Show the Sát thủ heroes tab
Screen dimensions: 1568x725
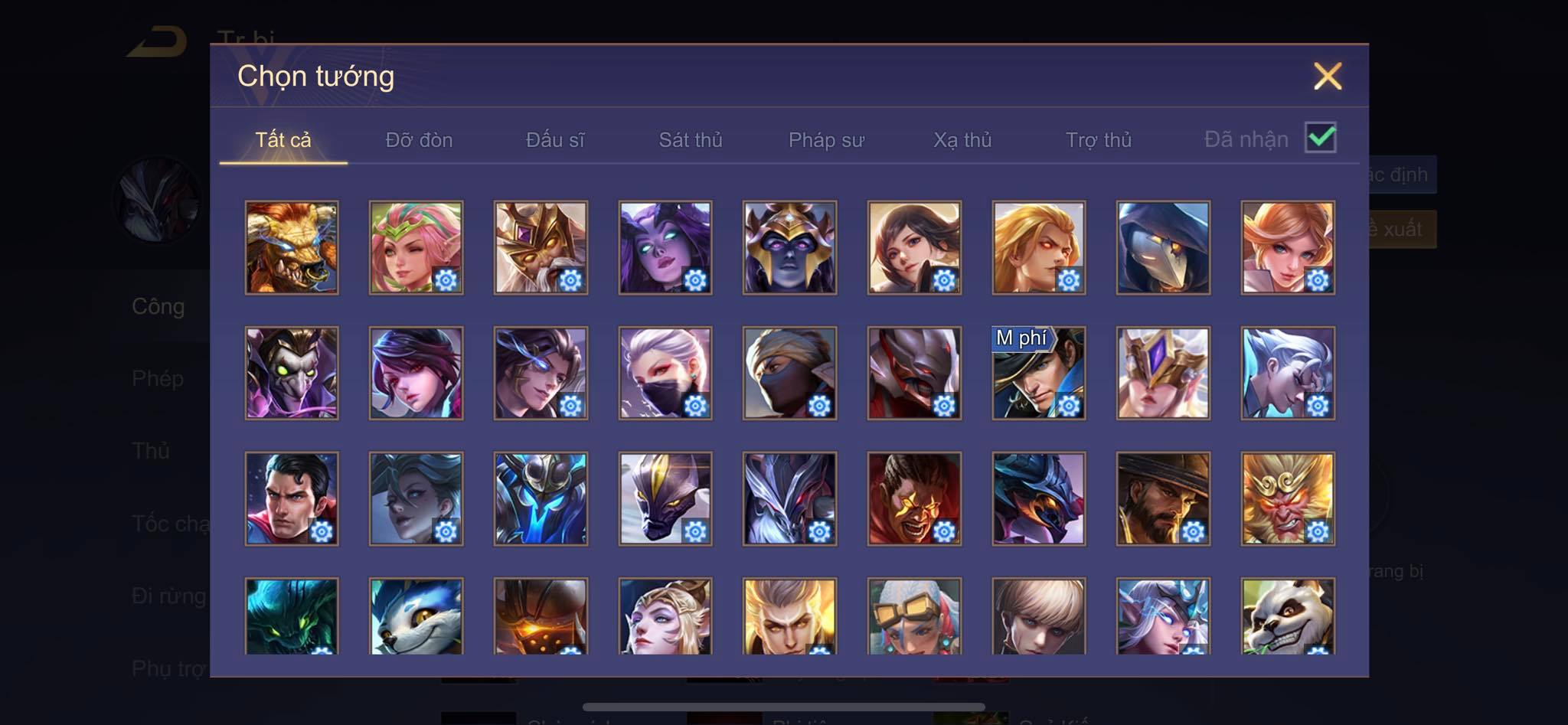coord(691,140)
